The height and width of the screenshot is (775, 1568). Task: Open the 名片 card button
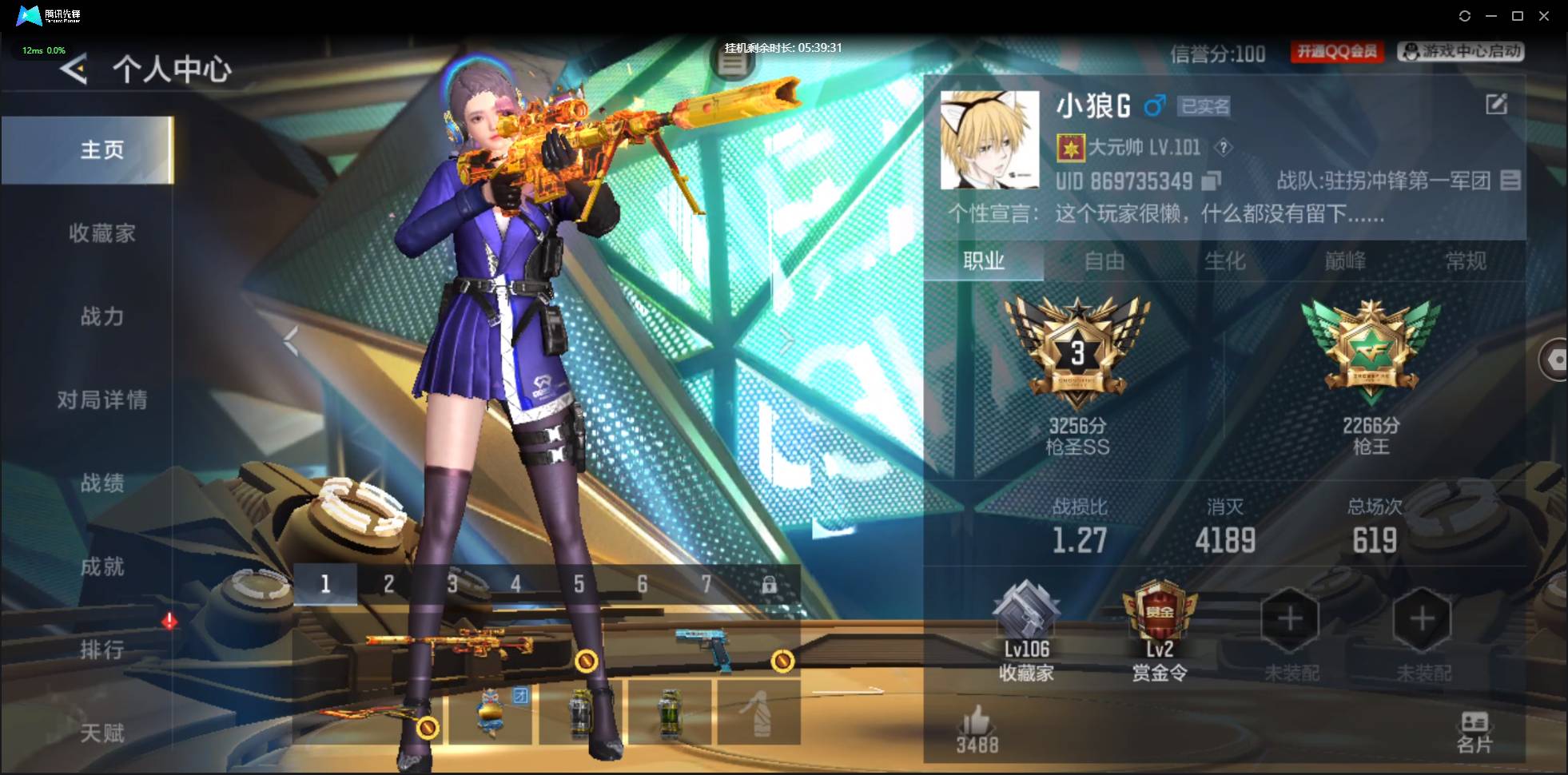(x=1474, y=732)
